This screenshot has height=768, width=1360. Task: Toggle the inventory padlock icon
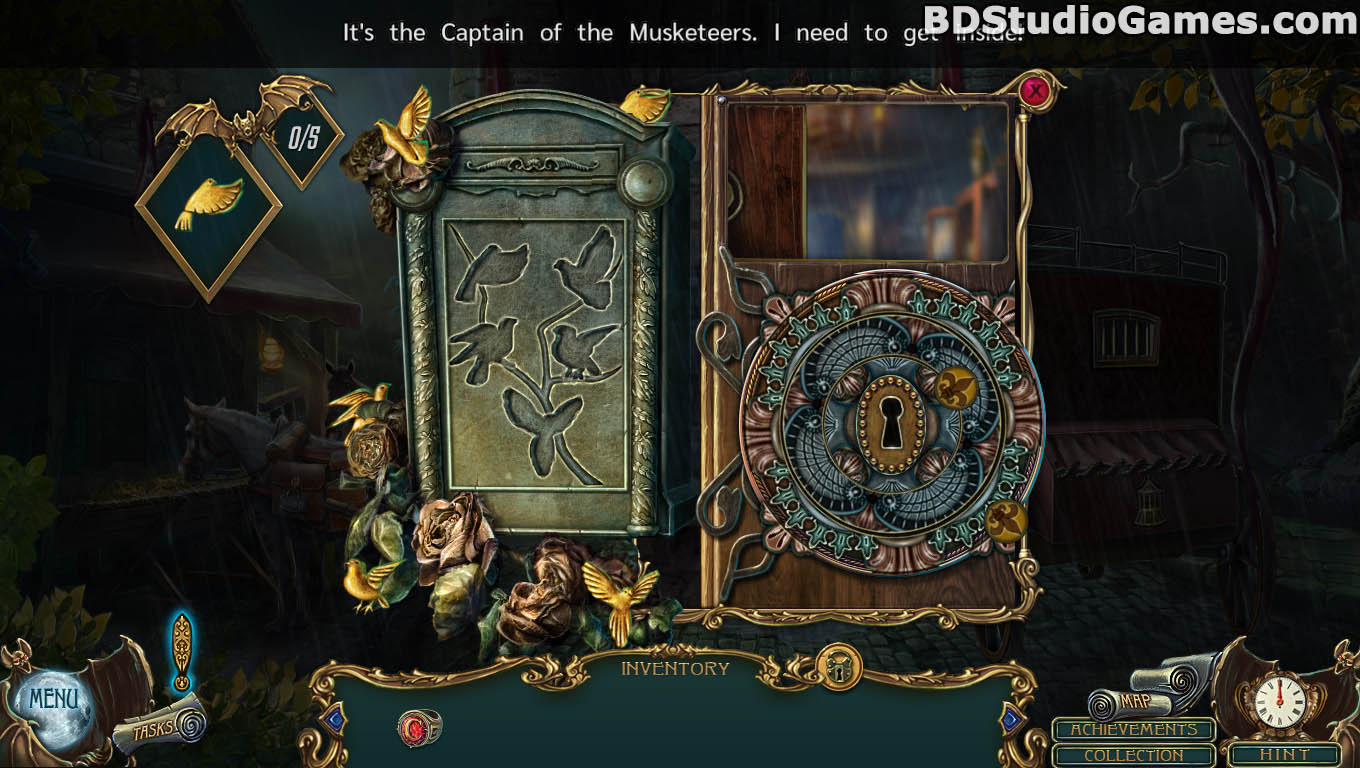(x=839, y=667)
